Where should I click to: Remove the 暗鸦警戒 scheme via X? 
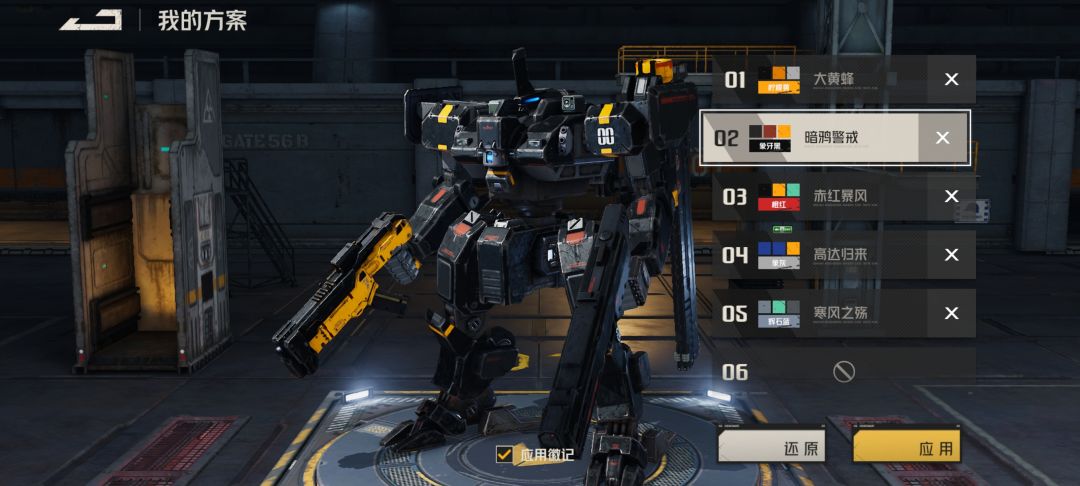pyautogui.click(x=942, y=138)
